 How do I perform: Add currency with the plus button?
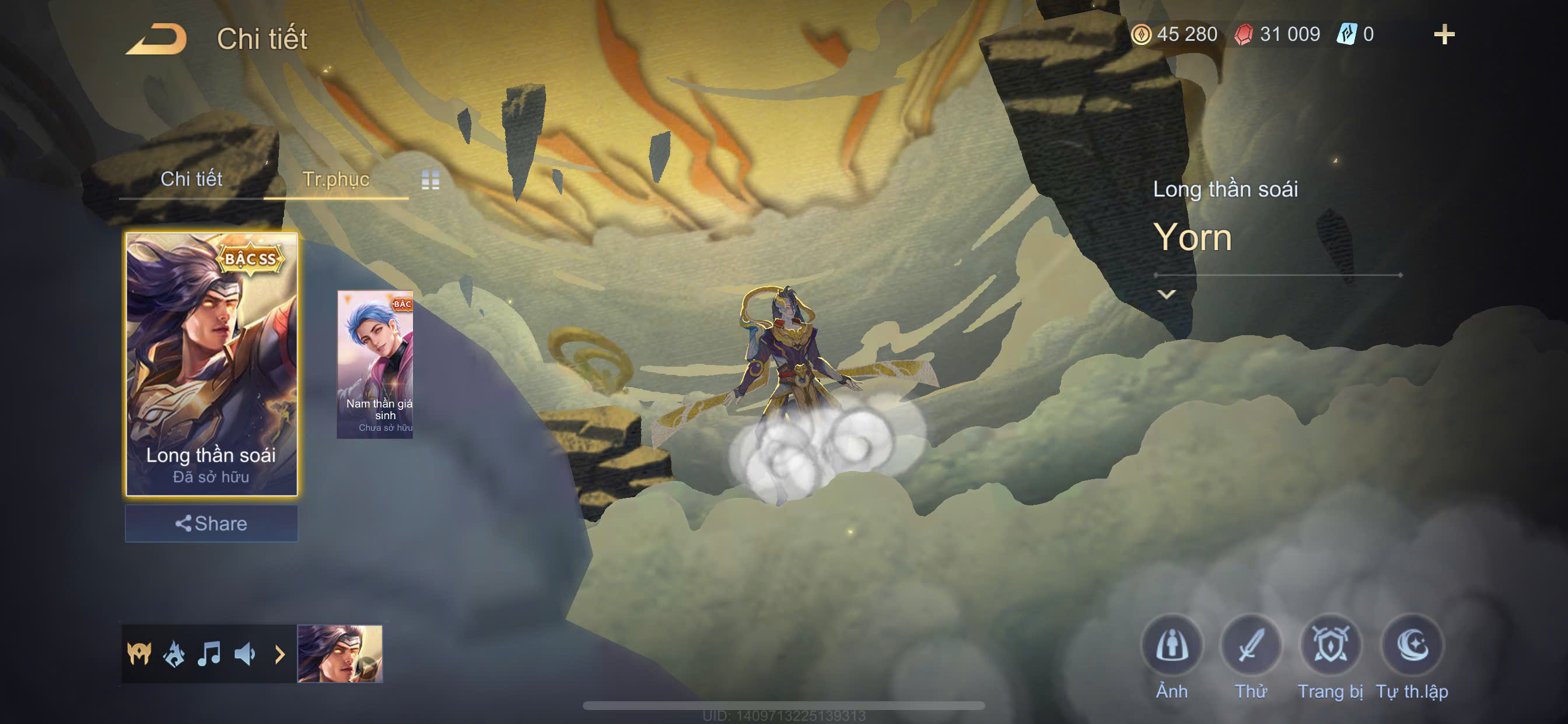click(x=1444, y=34)
